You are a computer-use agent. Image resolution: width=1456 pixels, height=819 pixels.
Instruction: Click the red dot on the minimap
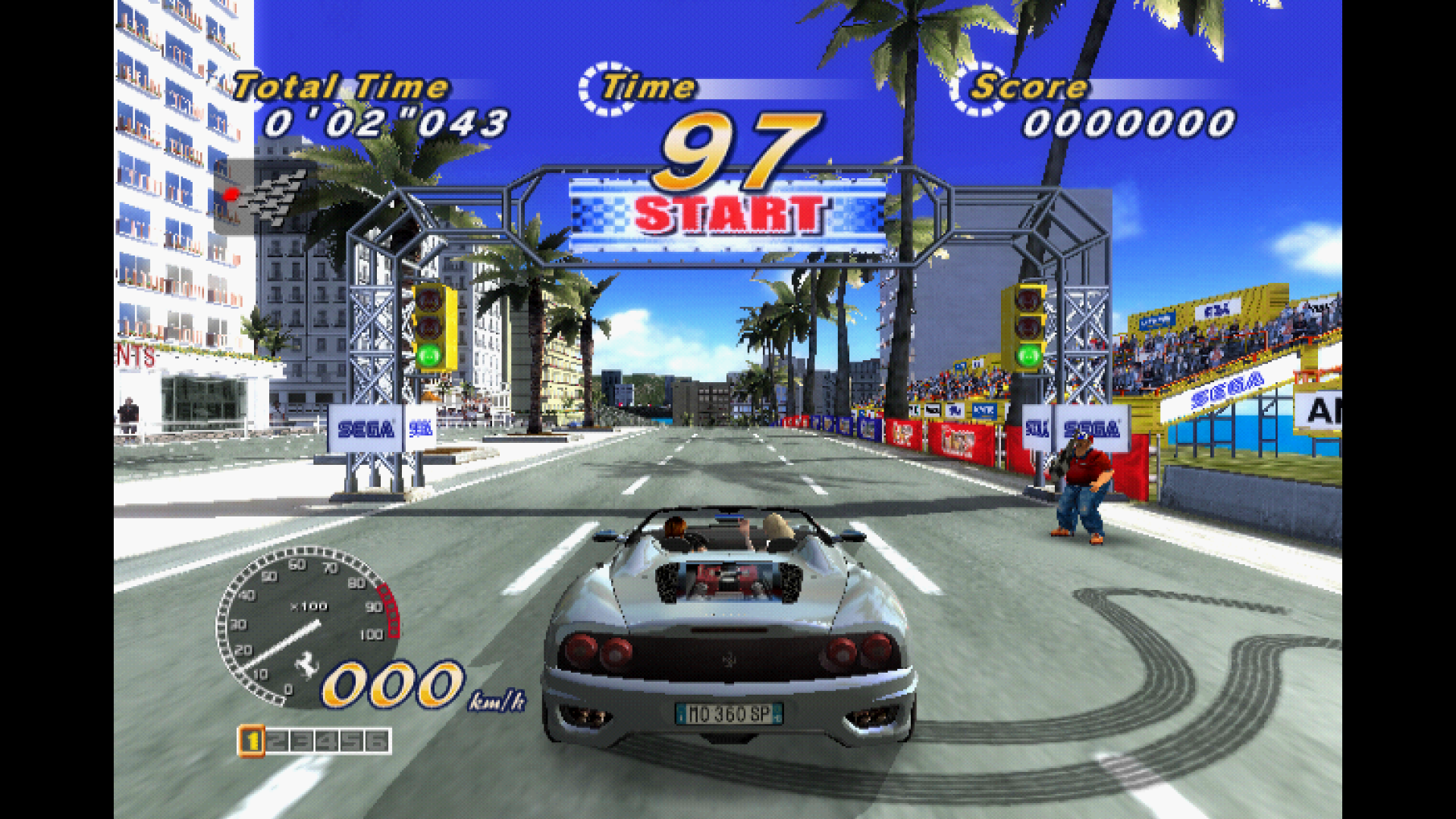point(231,195)
